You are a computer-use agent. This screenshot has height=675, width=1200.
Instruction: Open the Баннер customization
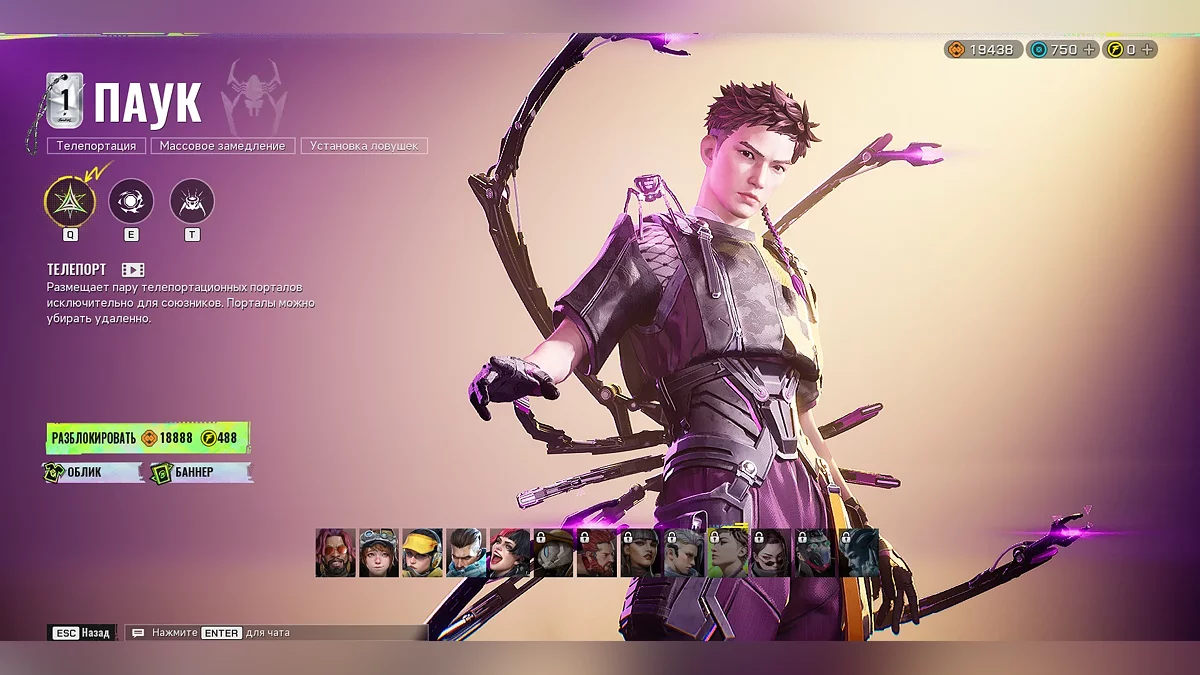tap(200, 472)
